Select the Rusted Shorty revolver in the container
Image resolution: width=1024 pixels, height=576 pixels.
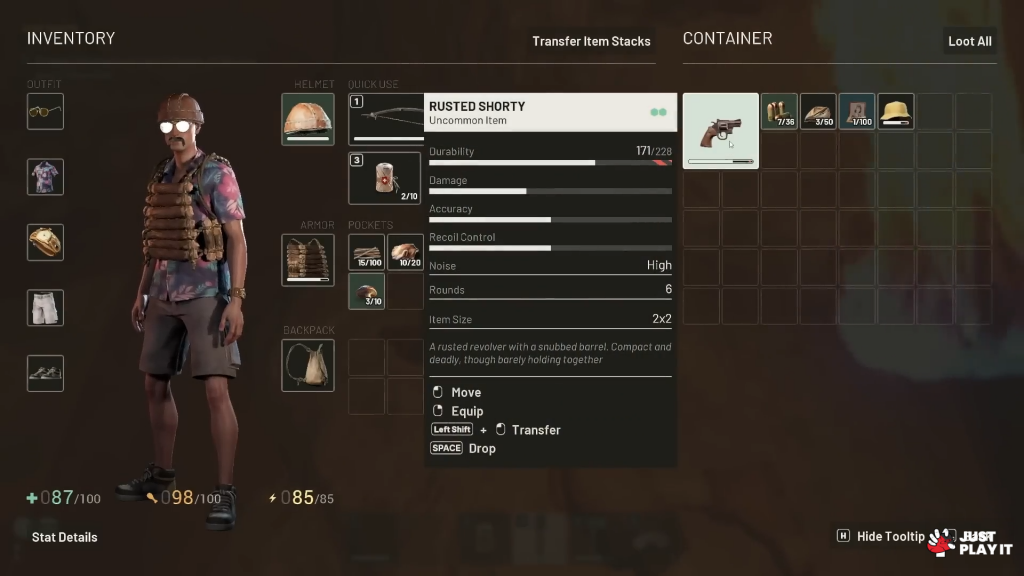pos(720,131)
